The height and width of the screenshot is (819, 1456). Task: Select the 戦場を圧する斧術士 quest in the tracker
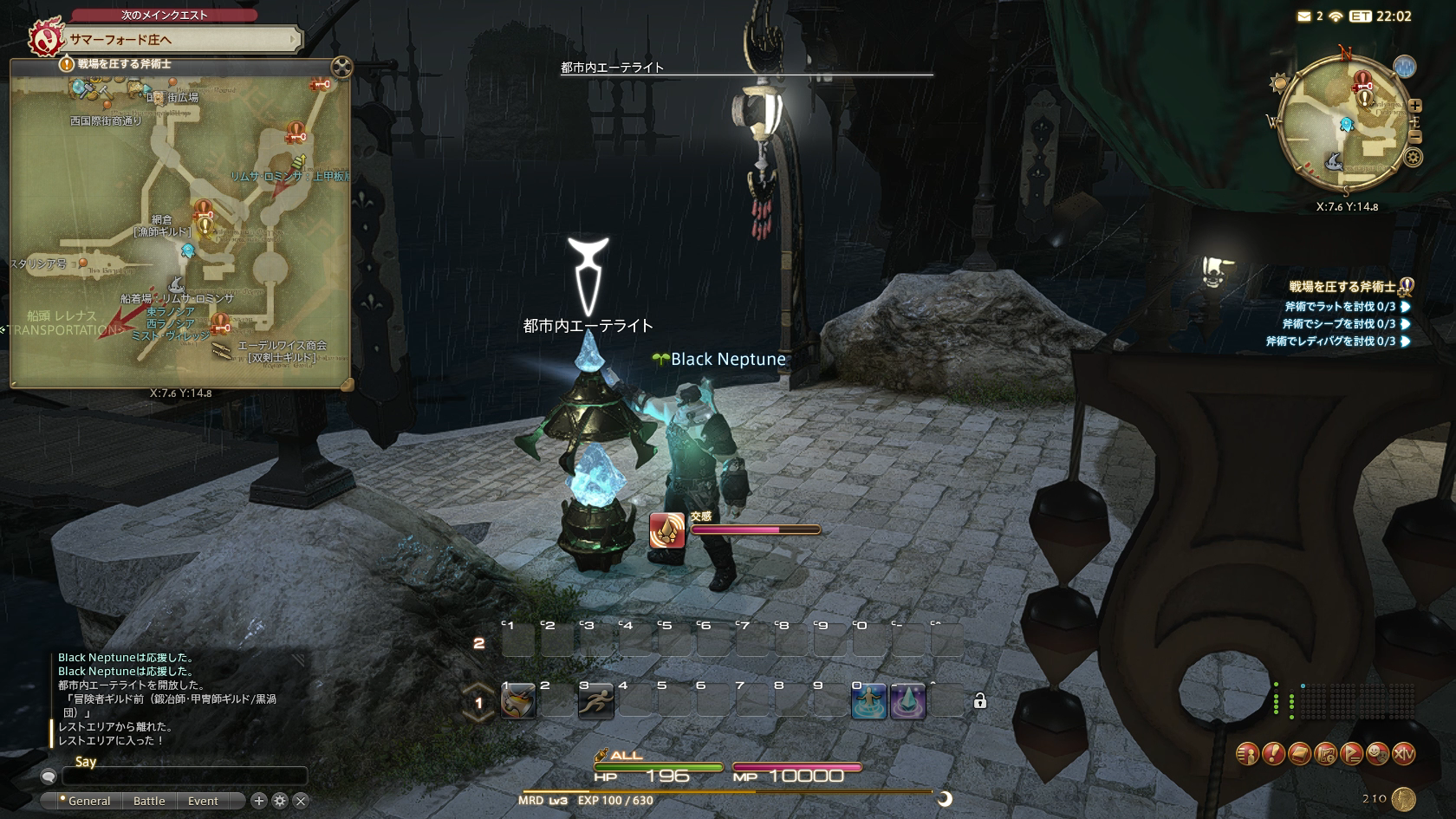tap(1342, 287)
